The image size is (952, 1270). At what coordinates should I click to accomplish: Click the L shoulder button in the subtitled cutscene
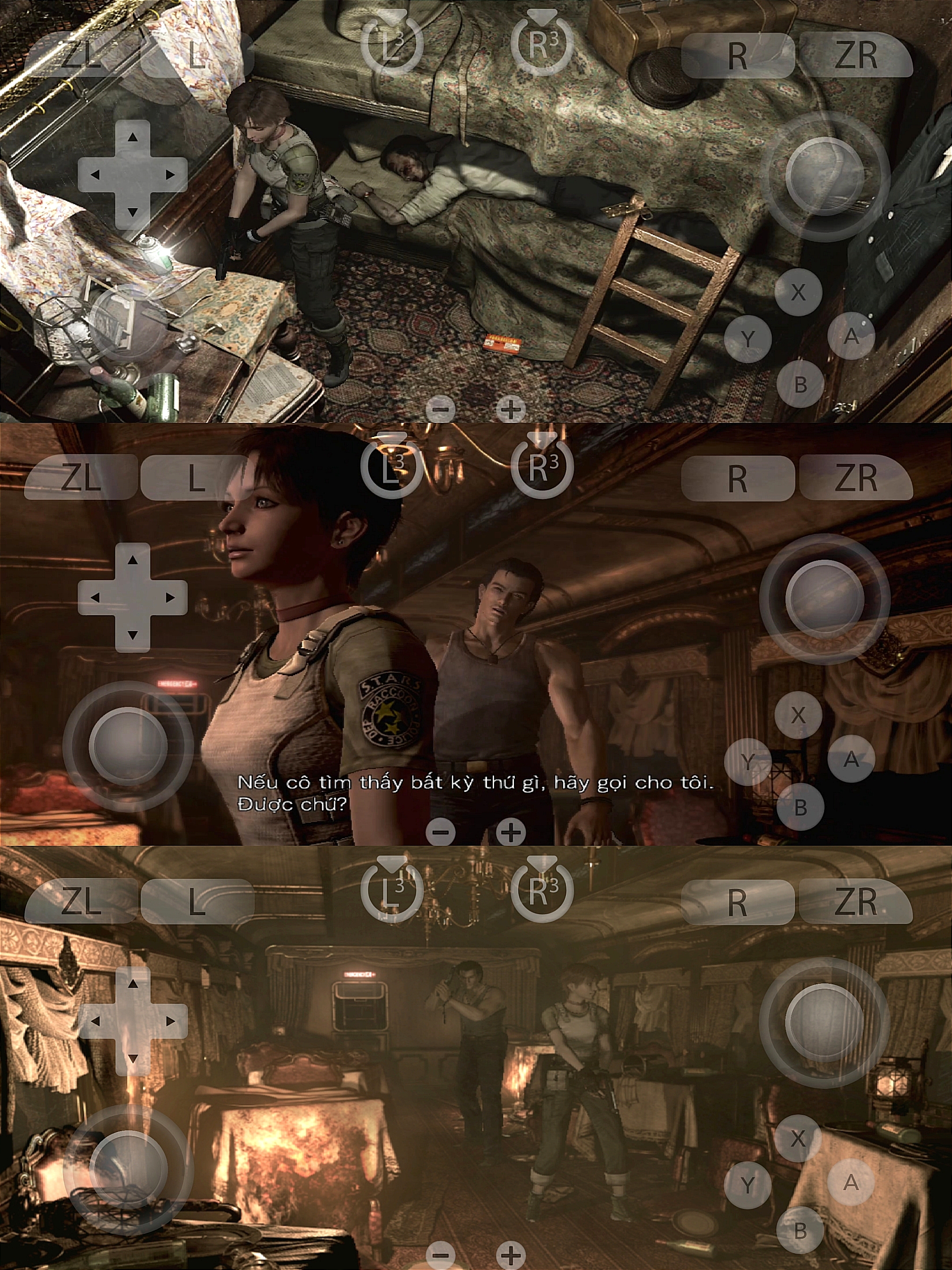[x=197, y=478]
